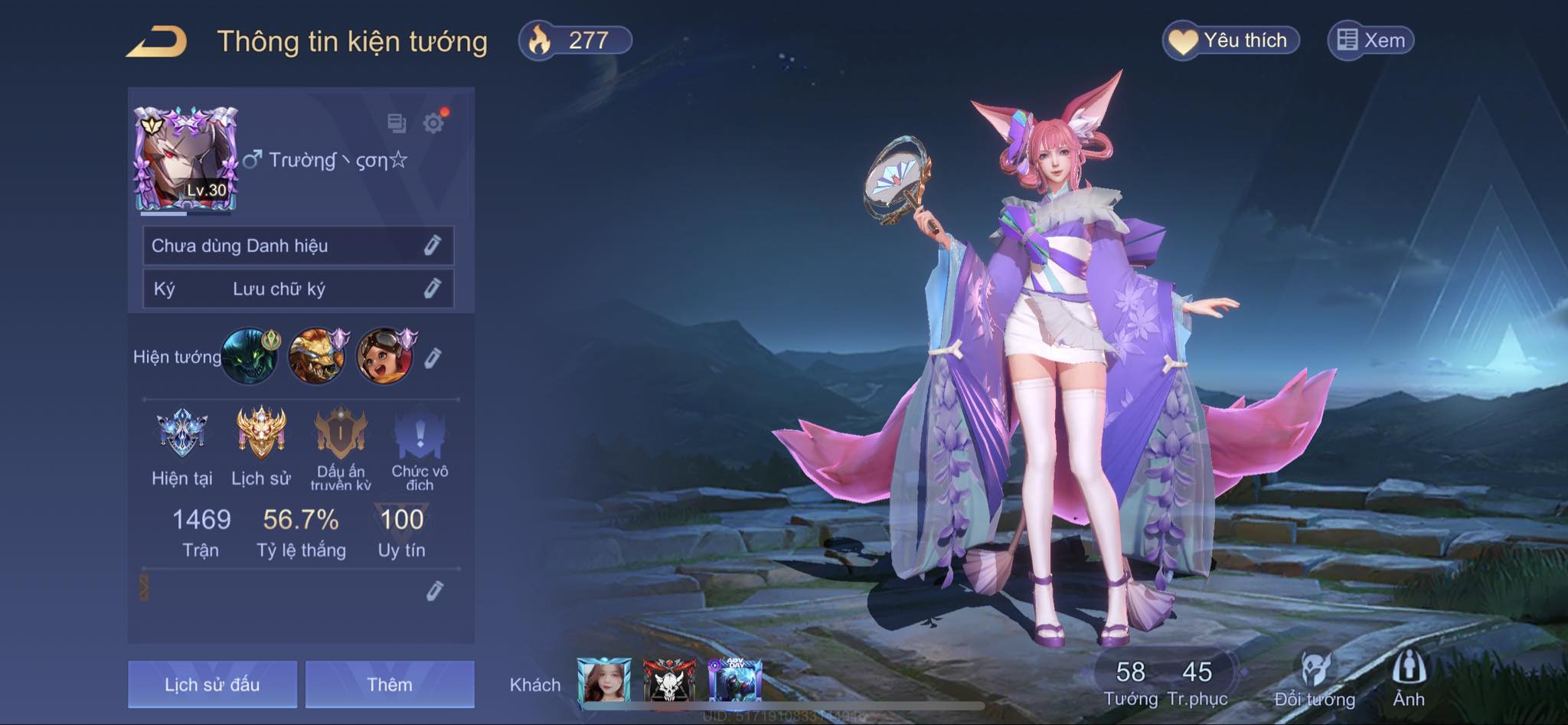The height and width of the screenshot is (725, 1568).
Task: Show the Tr.phục skin collection
Action: click(x=1197, y=681)
